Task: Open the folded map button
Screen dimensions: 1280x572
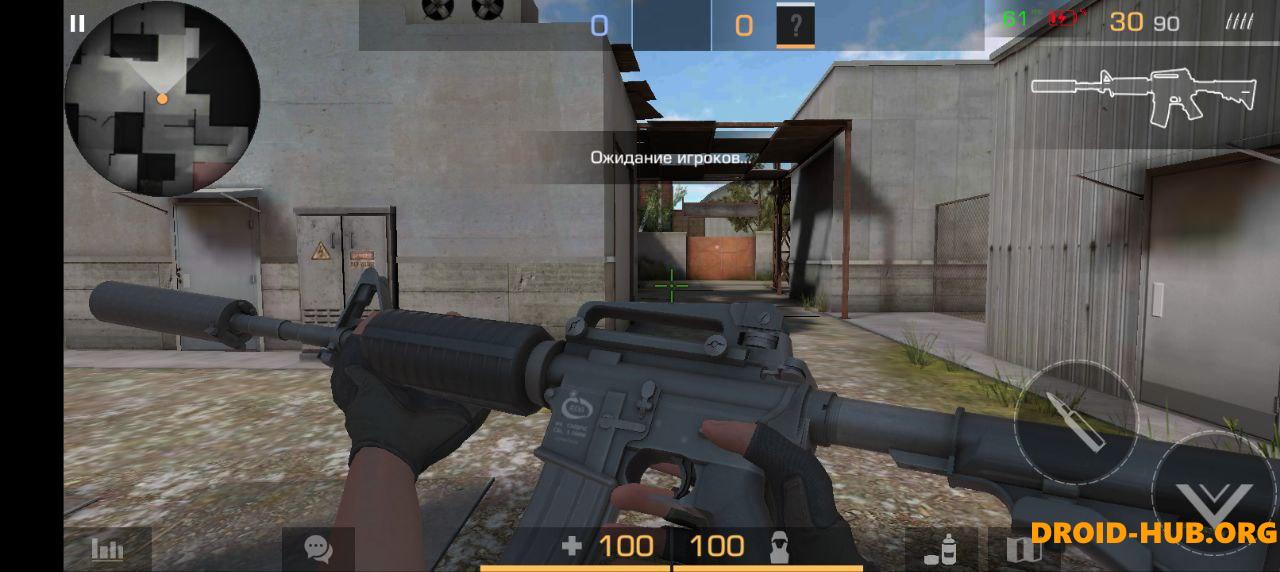Action: coord(1023,549)
